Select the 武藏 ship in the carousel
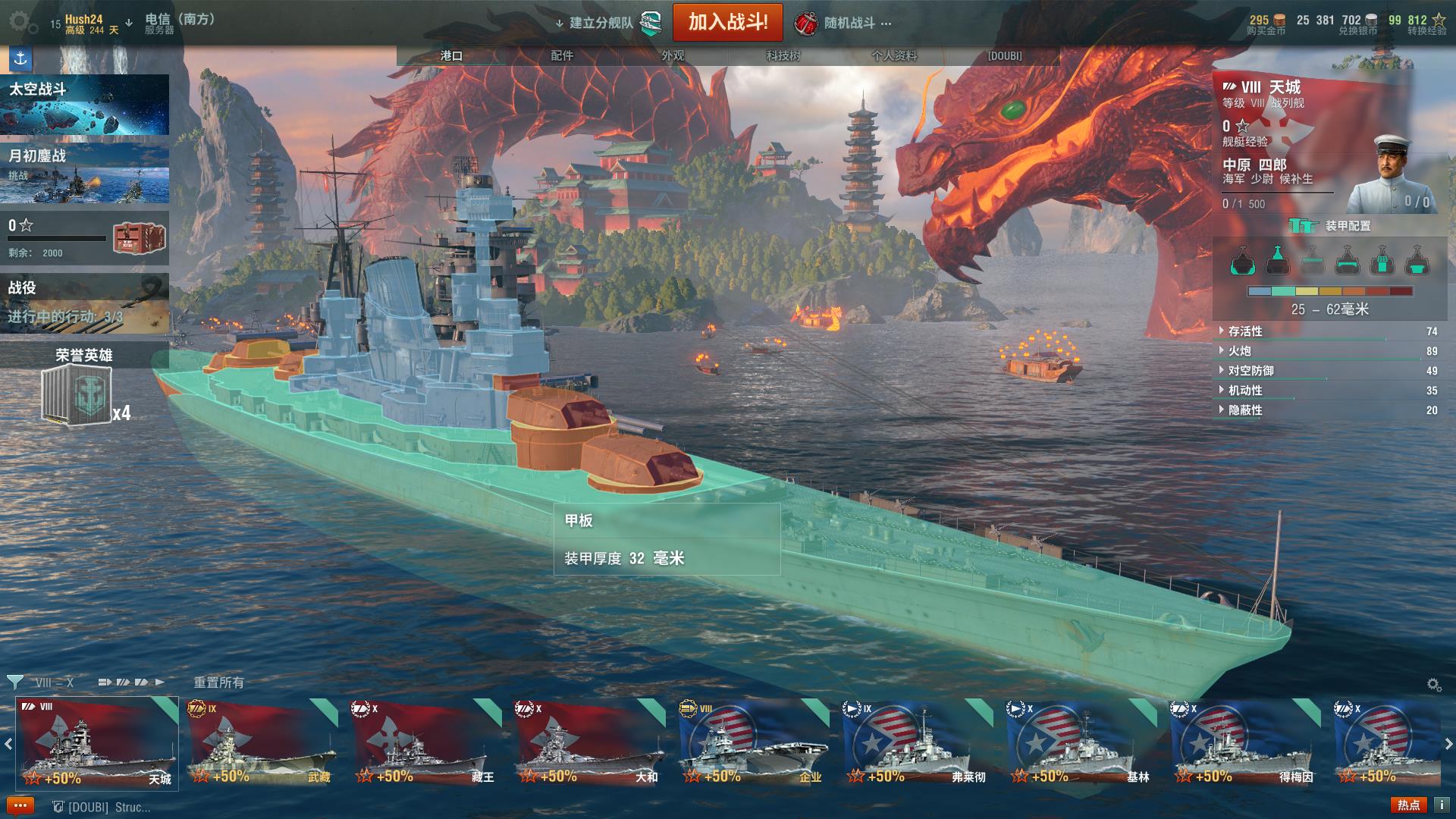 [262, 743]
